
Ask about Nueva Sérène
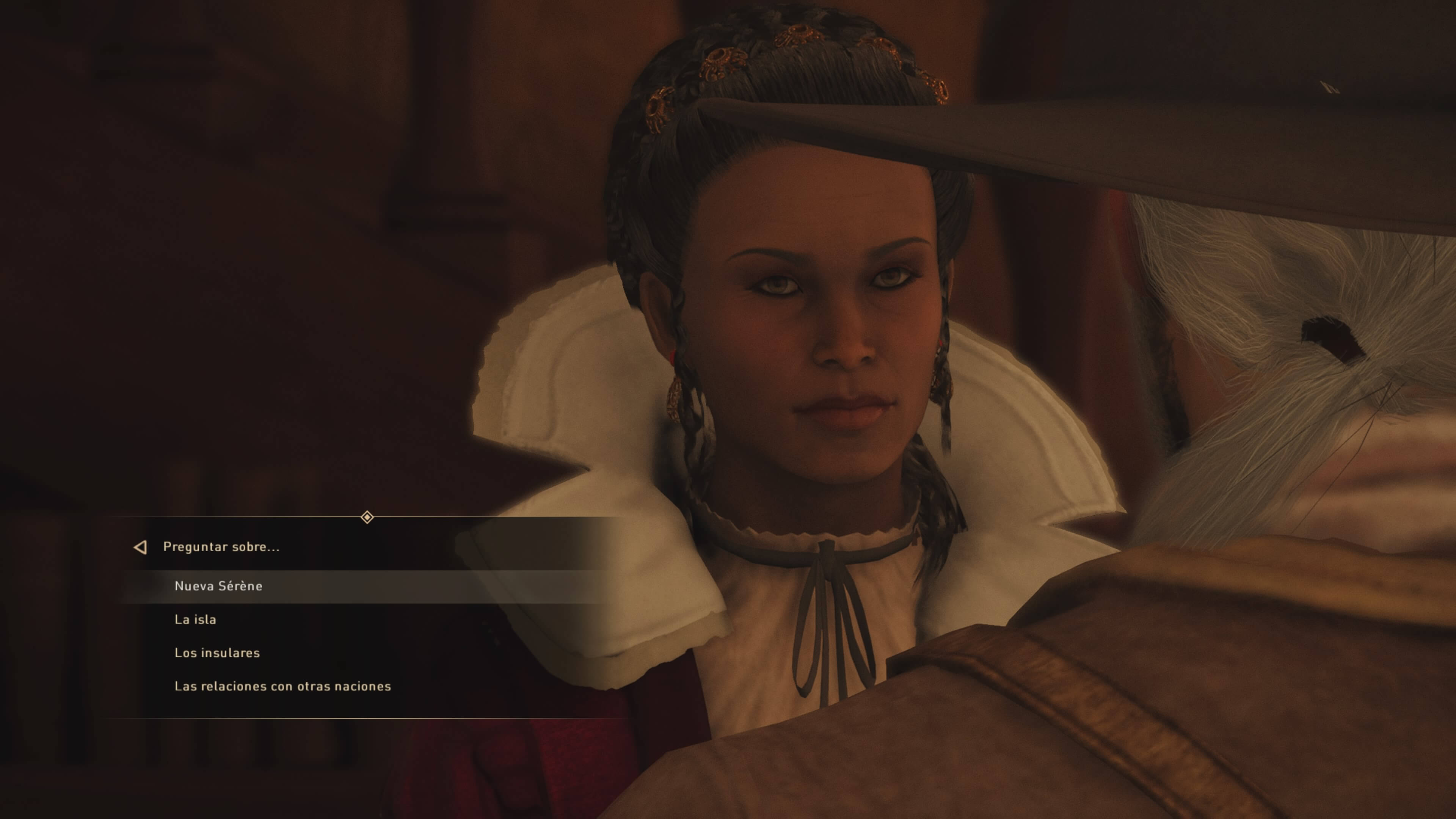point(218,586)
